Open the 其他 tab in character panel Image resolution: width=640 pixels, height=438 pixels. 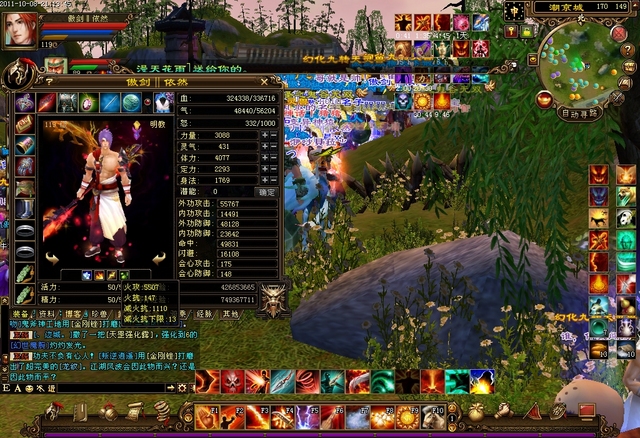tap(230, 314)
